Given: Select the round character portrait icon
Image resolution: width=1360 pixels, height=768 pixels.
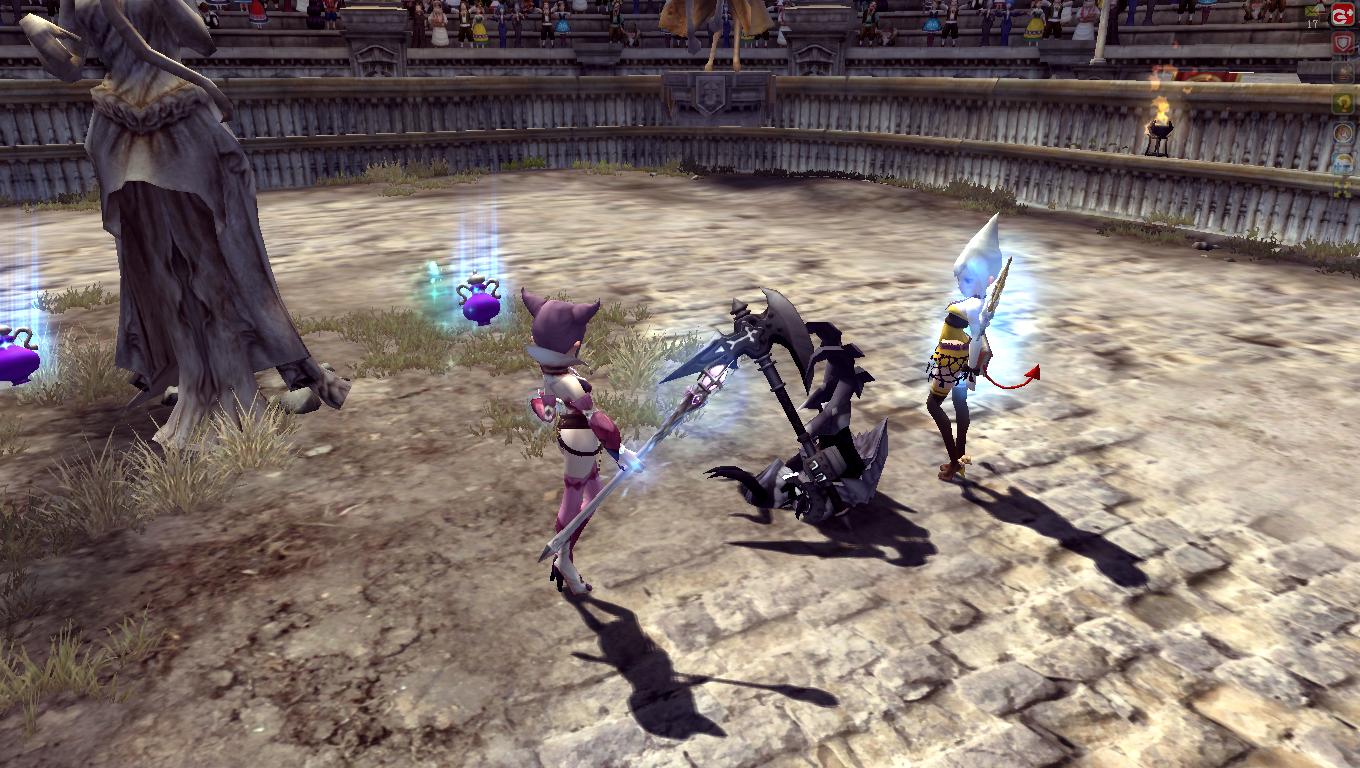Looking at the screenshot, I should (1343, 133).
